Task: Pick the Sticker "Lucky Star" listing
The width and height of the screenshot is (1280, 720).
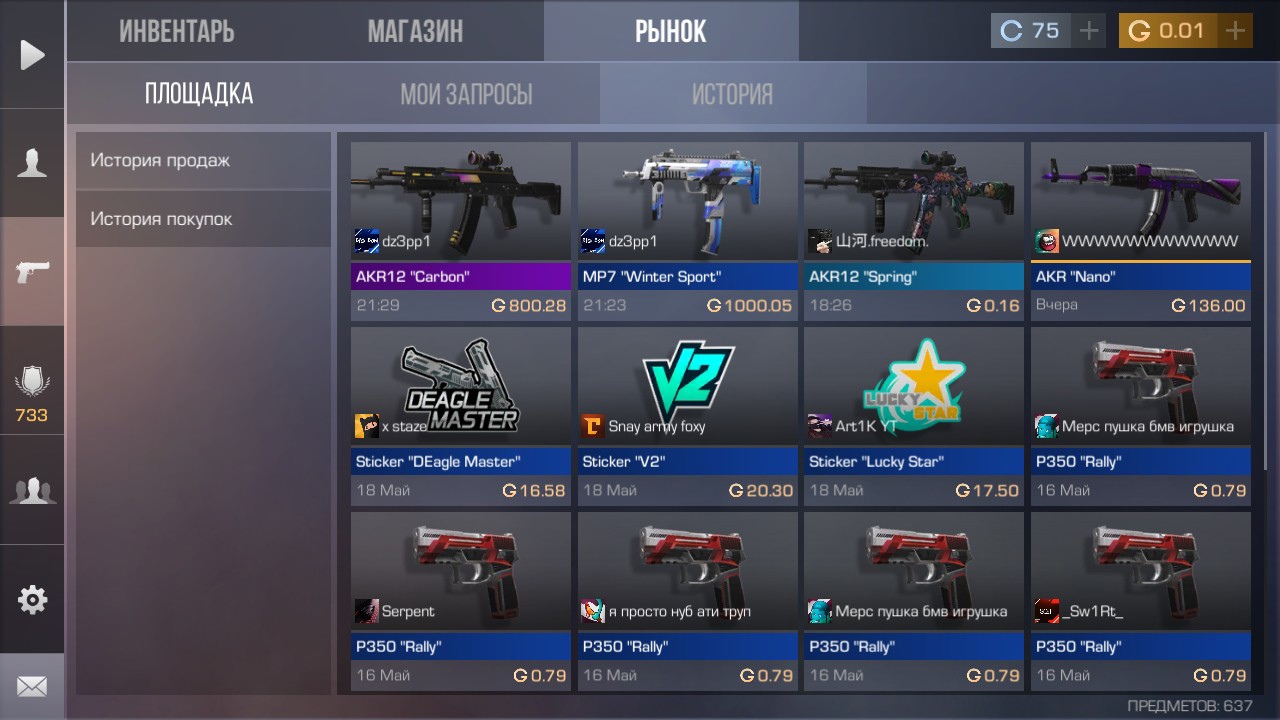Action: [x=913, y=416]
